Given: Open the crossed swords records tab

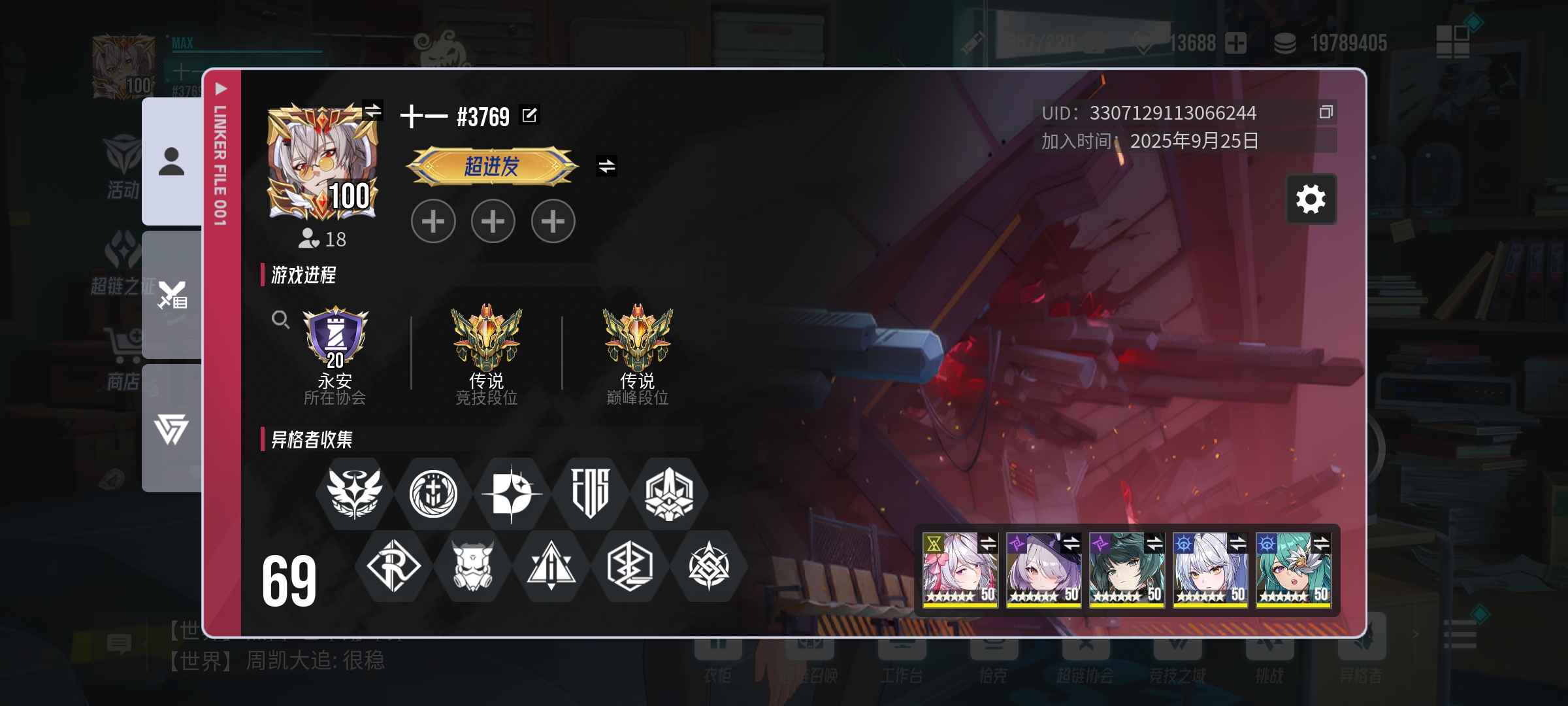Looking at the screenshot, I should click(172, 295).
